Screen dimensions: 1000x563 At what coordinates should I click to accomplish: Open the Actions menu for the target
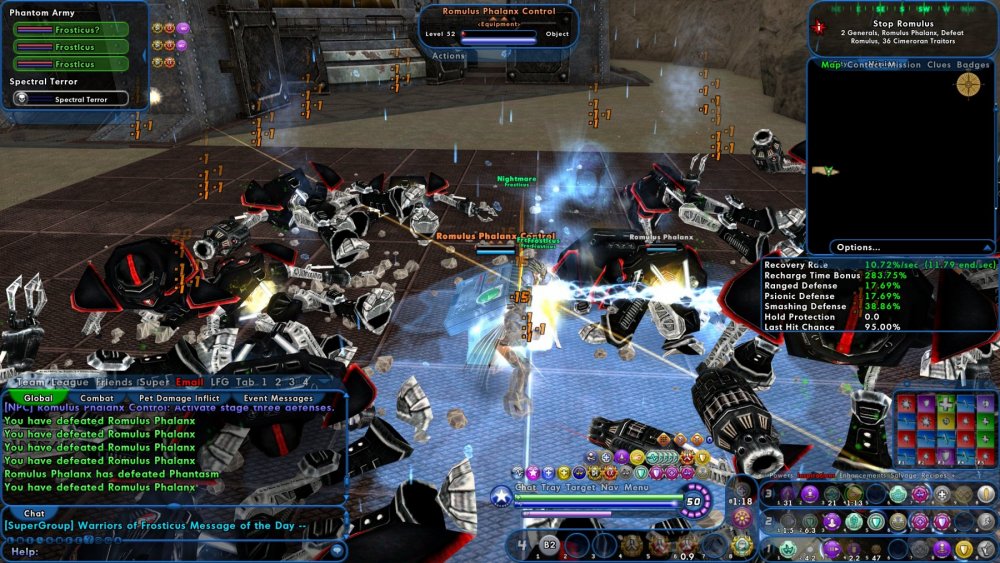449,57
